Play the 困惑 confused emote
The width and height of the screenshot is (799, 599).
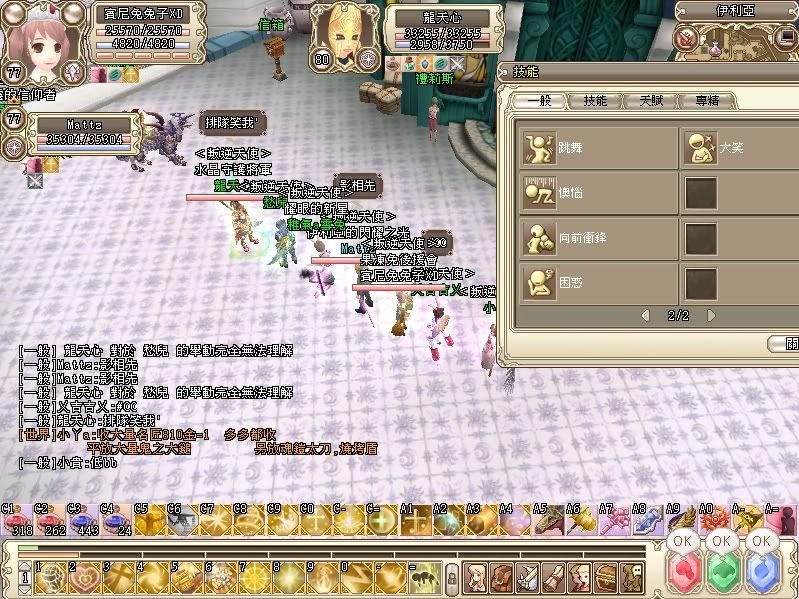[x=540, y=283]
